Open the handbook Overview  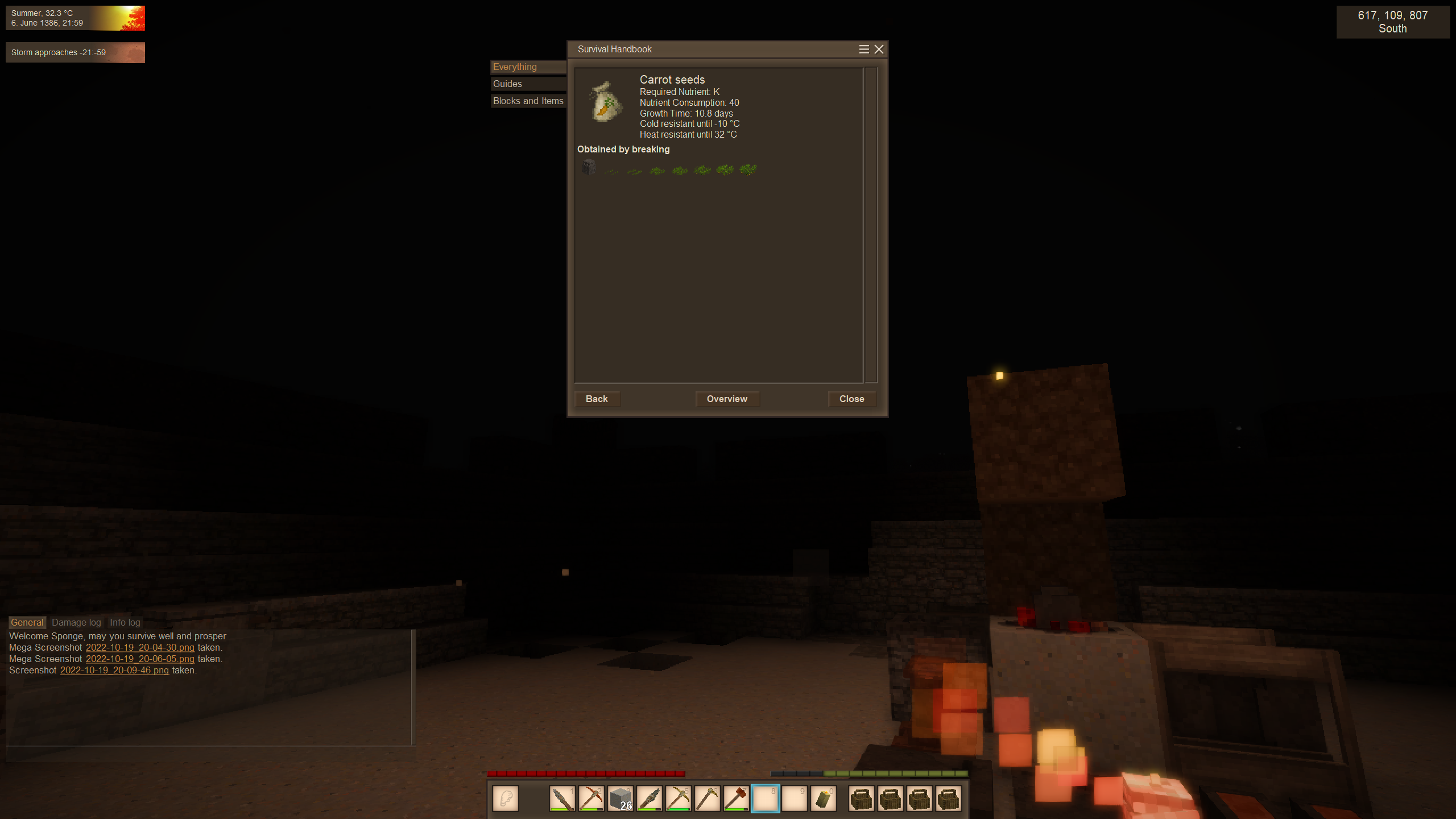[x=727, y=399]
